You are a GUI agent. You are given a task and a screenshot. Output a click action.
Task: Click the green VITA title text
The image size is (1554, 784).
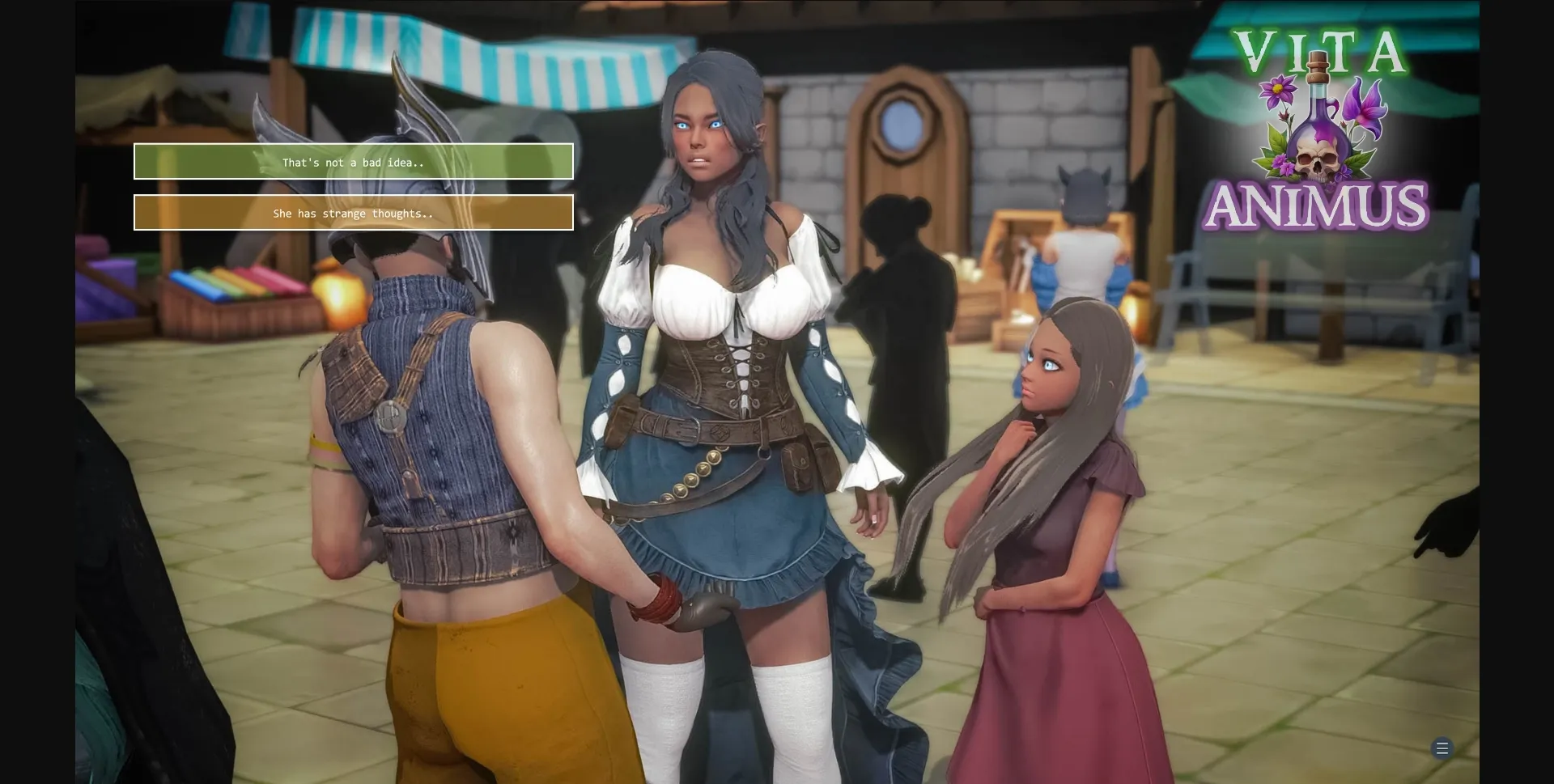(x=1323, y=51)
